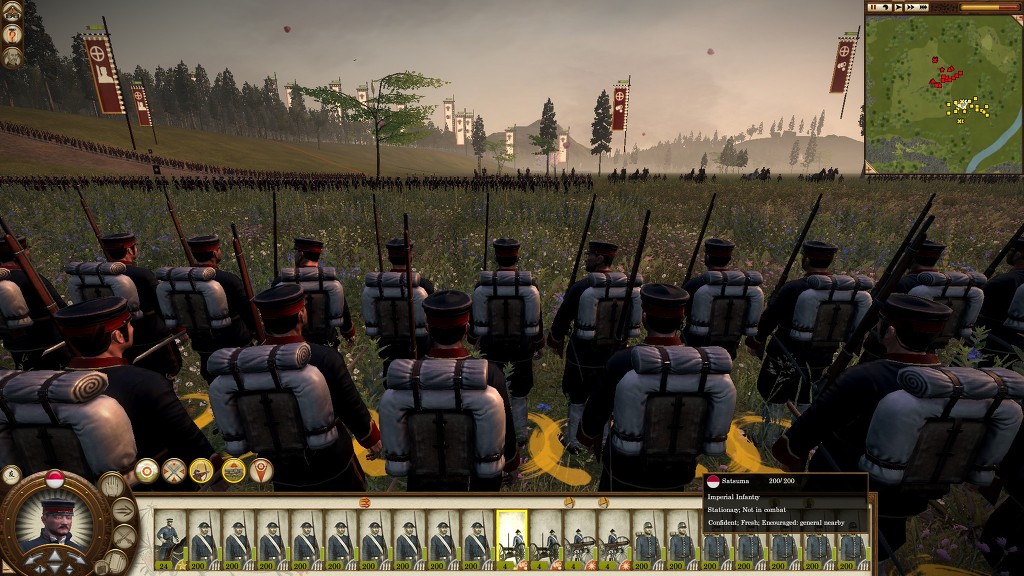Image resolution: width=1024 pixels, height=576 pixels.
Task: Set battle speed to slow motion
Action: tap(885, 7)
